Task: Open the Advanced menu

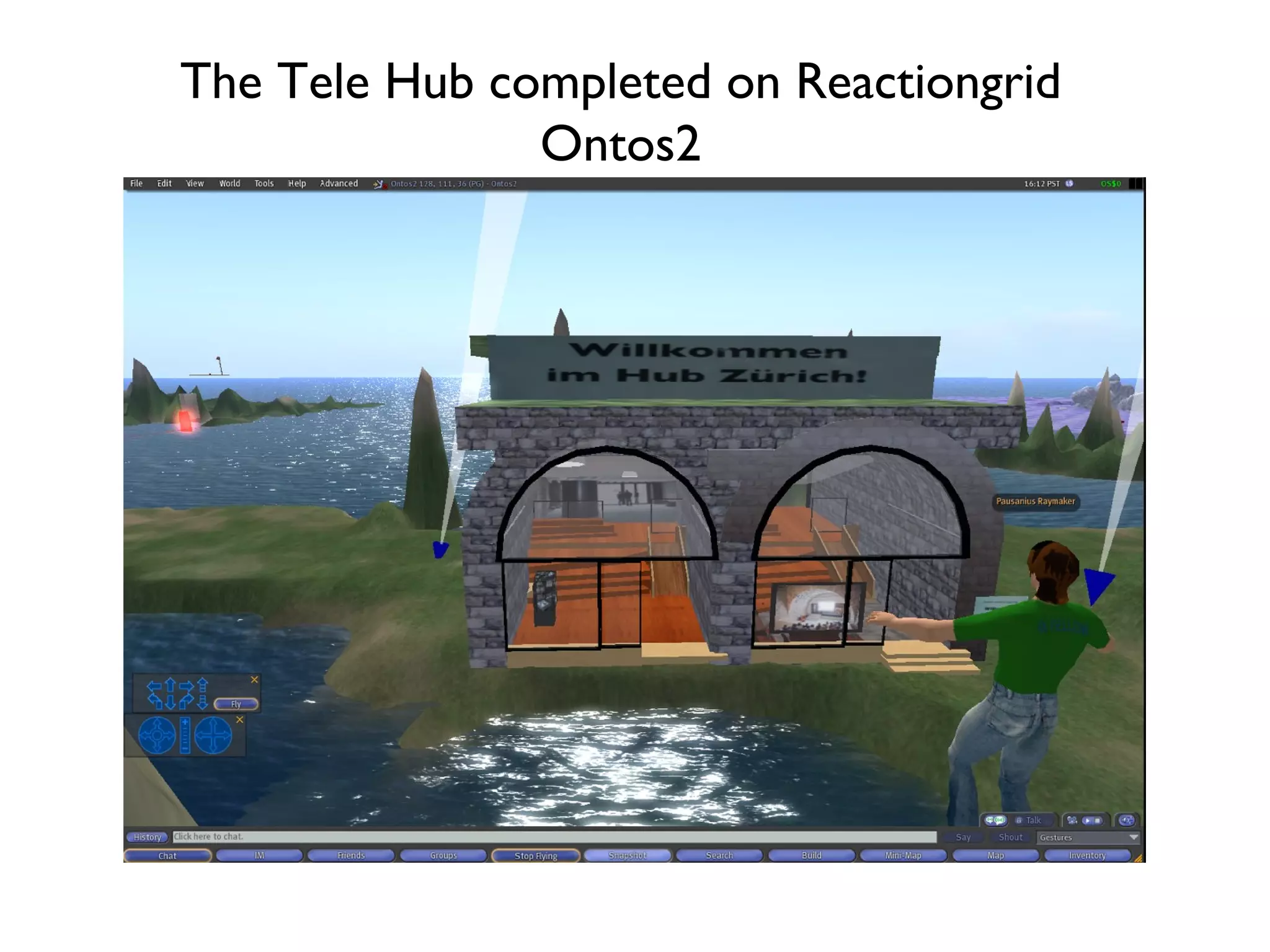Action: (x=339, y=183)
